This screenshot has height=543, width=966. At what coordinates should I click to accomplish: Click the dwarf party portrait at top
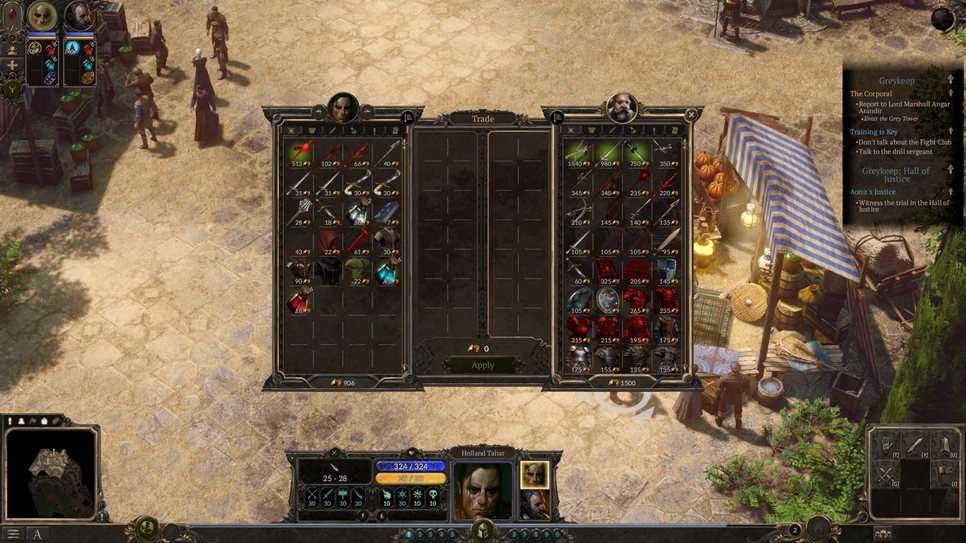pyautogui.click(x=79, y=16)
